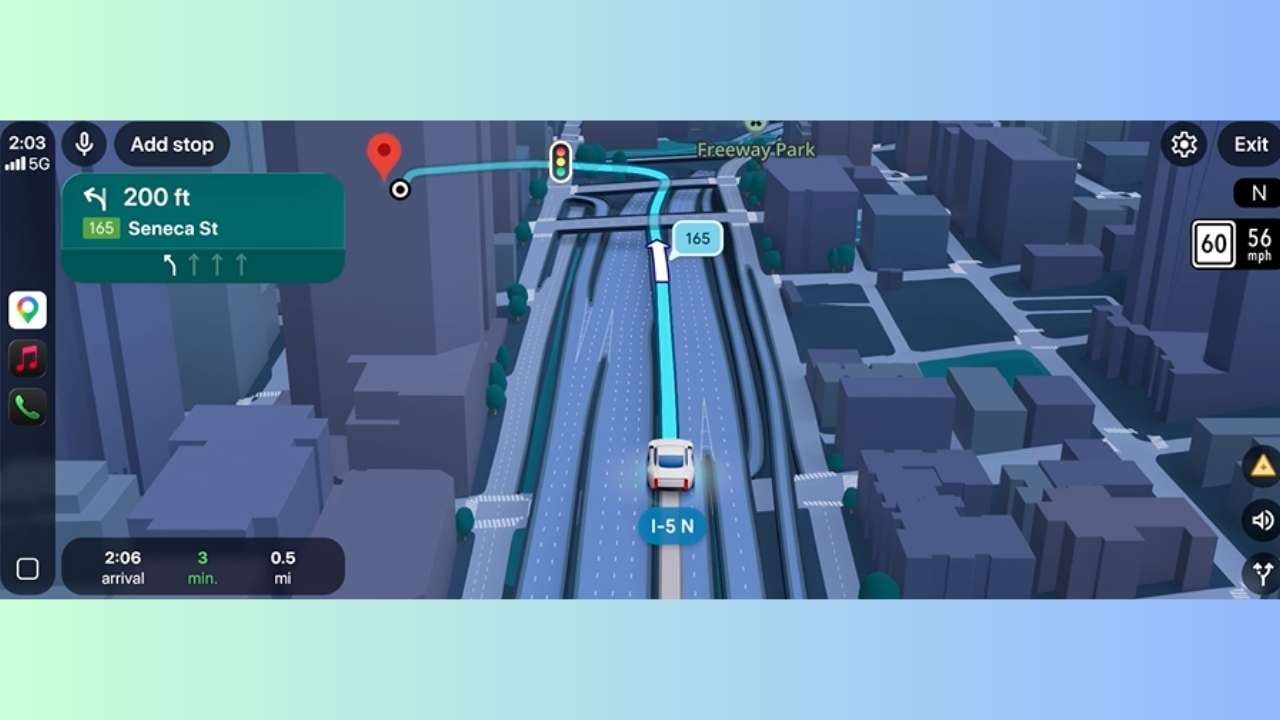Viewport: 1280px width, 720px height.
Task: Exit the current navigation
Action: pos(1249,144)
